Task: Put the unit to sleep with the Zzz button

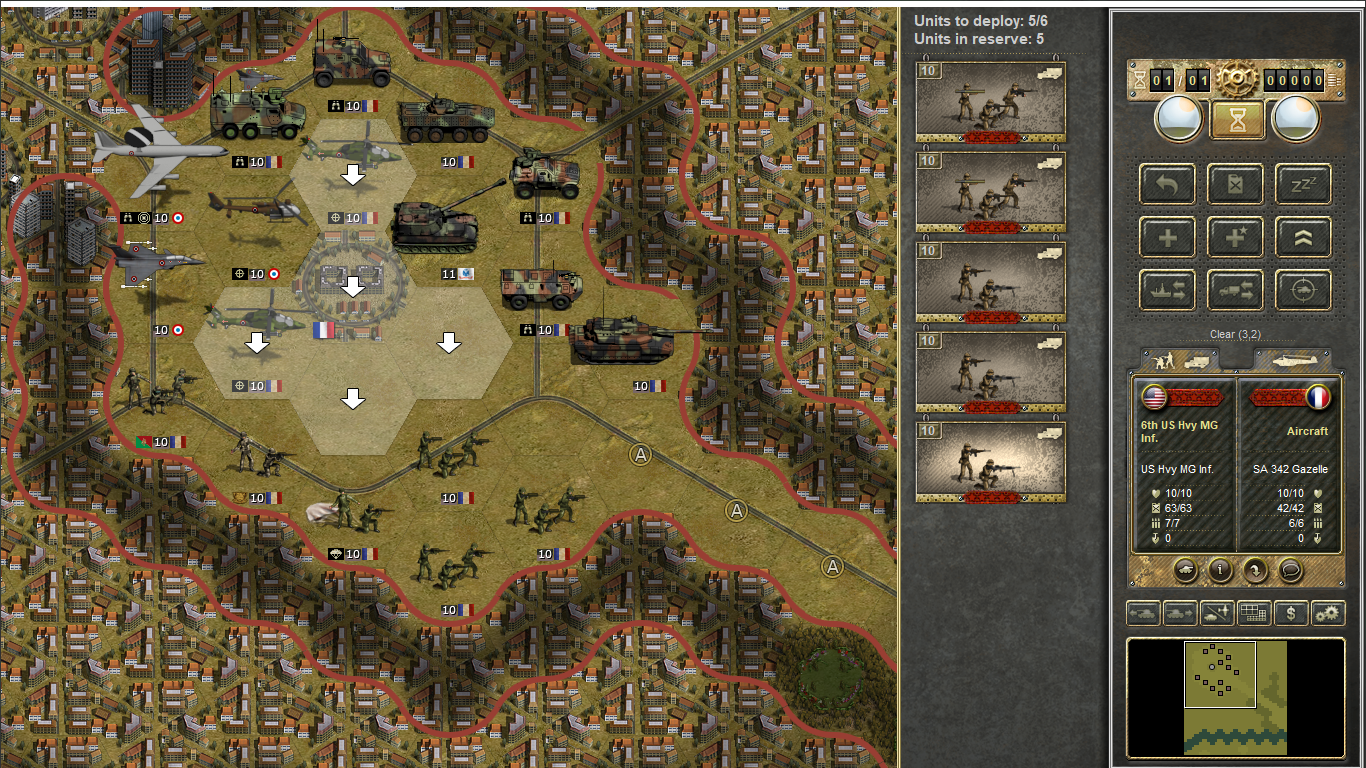Action: (x=1303, y=183)
